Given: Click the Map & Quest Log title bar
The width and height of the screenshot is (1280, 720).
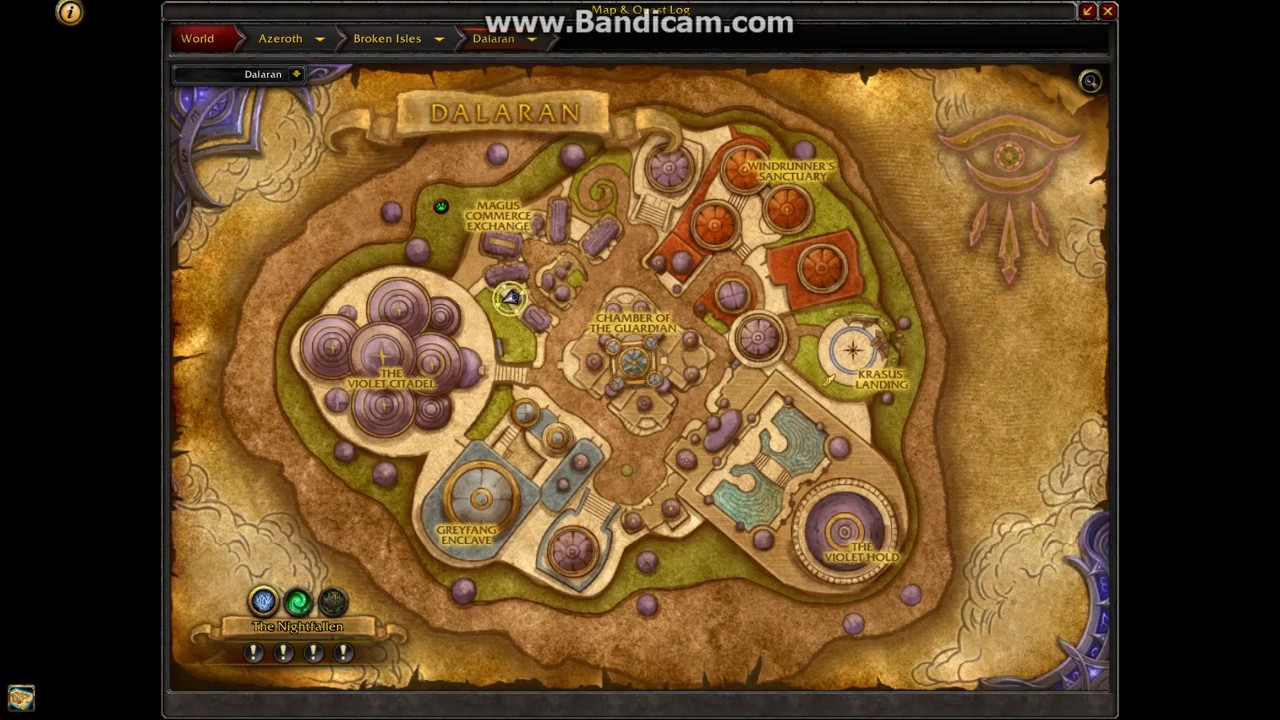Looking at the screenshot, I should pyautogui.click(x=640, y=9).
